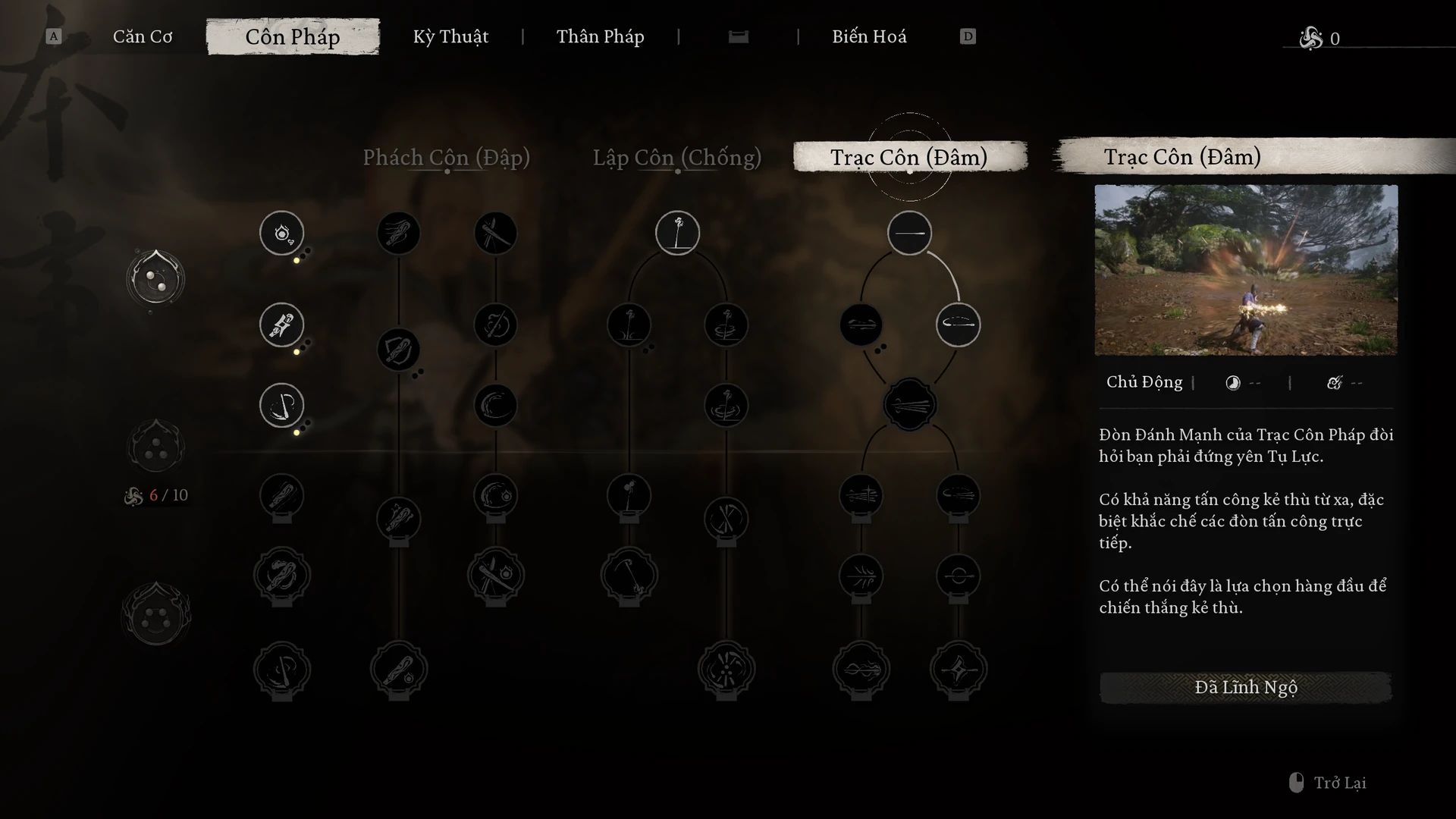Image resolution: width=1456 pixels, height=819 pixels.
Task: Select the flower-shaped skill node
Action: [726, 670]
